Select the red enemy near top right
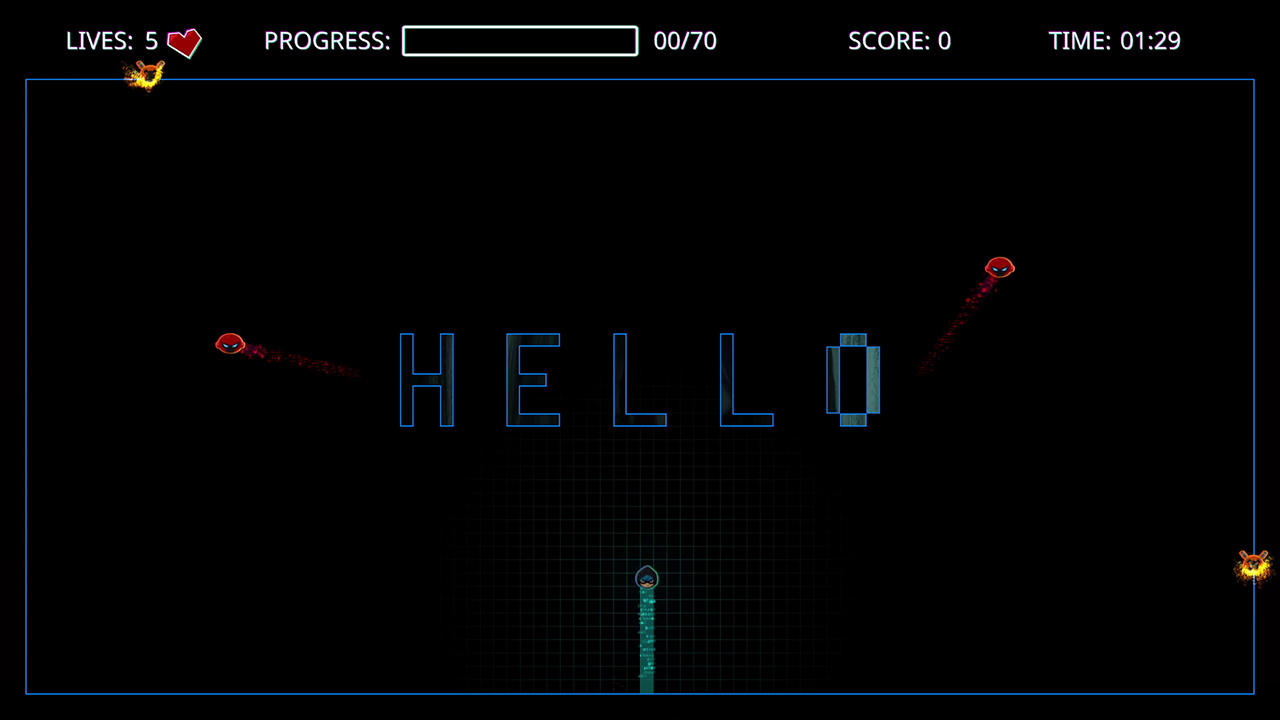This screenshot has width=1280, height=720. tap(1000, 268)
